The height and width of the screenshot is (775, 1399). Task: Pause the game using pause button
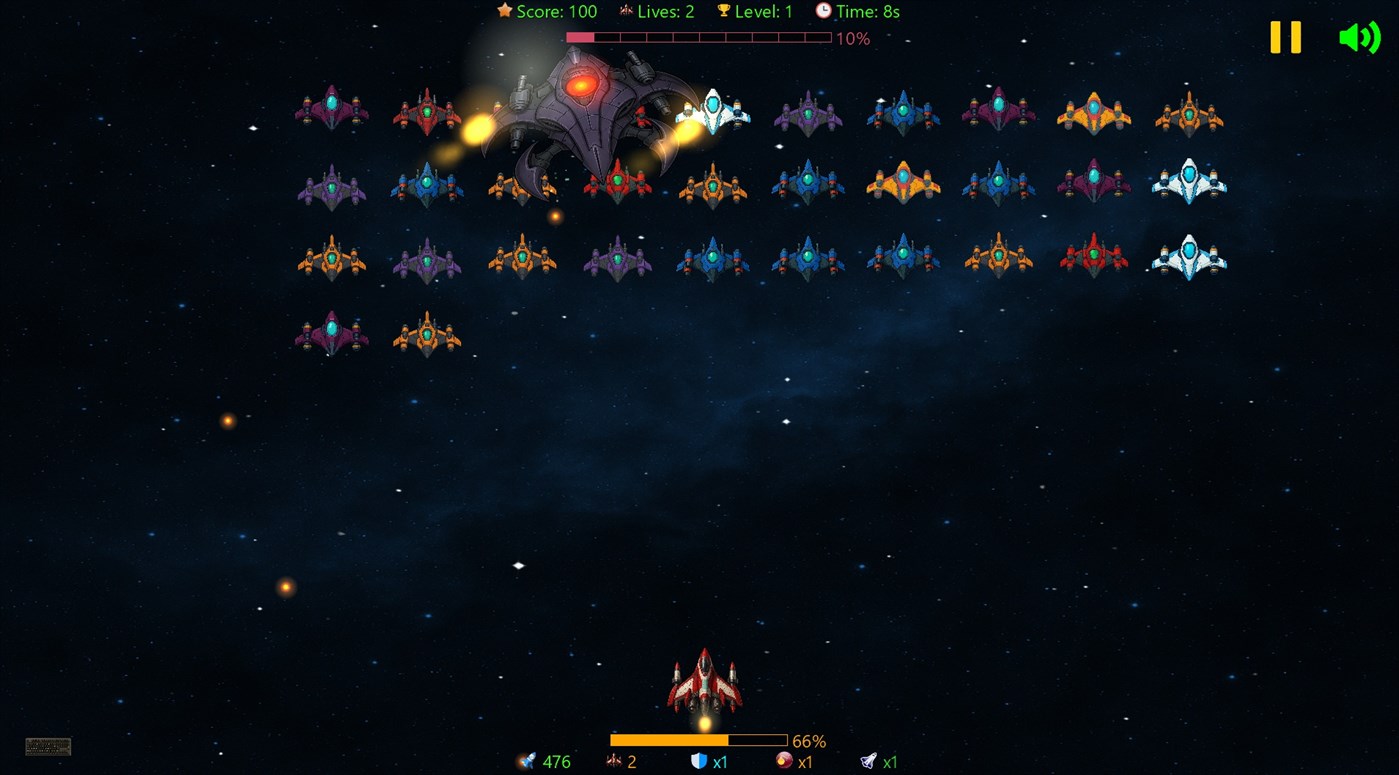[x=1284, y=38]
